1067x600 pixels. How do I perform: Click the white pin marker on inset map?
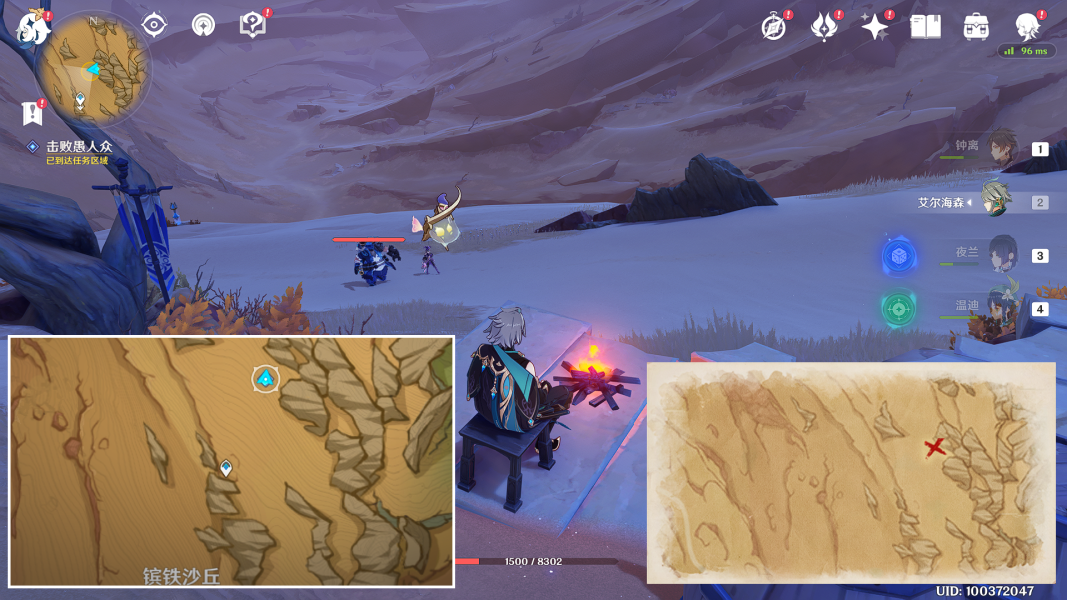226,467
